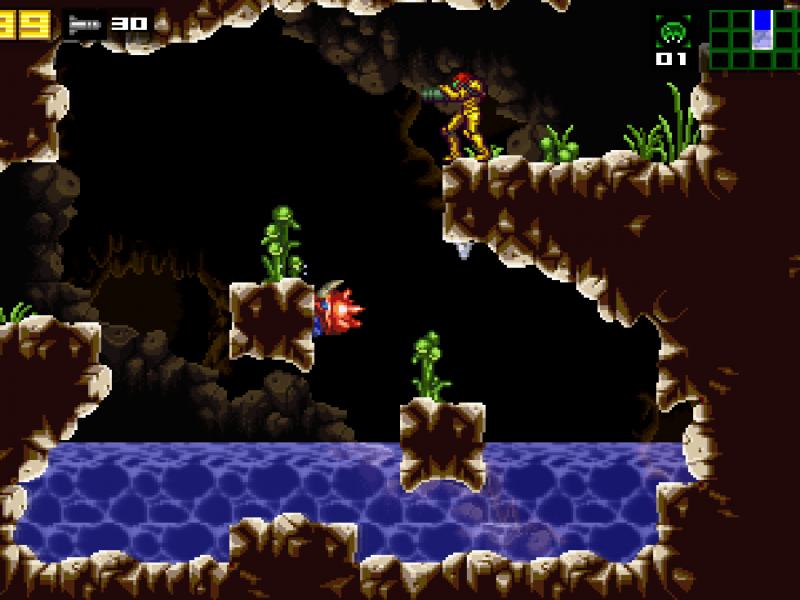The height and width of the screenshot is (600, 800).
Task: Open the green grid minimap
Action: (x=753, y=39)
